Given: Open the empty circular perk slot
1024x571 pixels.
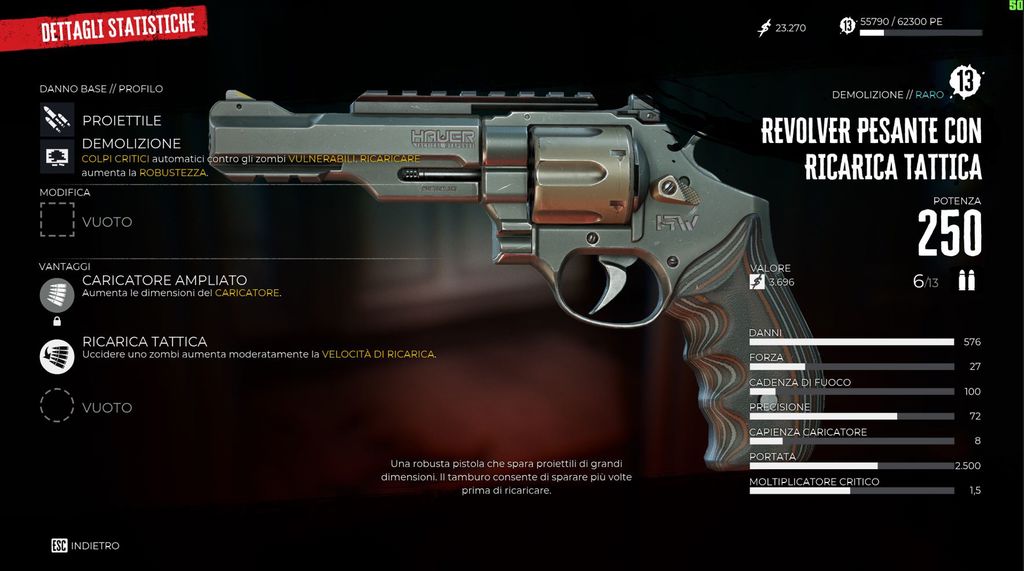Looking at the screenshot, I should [57, 407].
